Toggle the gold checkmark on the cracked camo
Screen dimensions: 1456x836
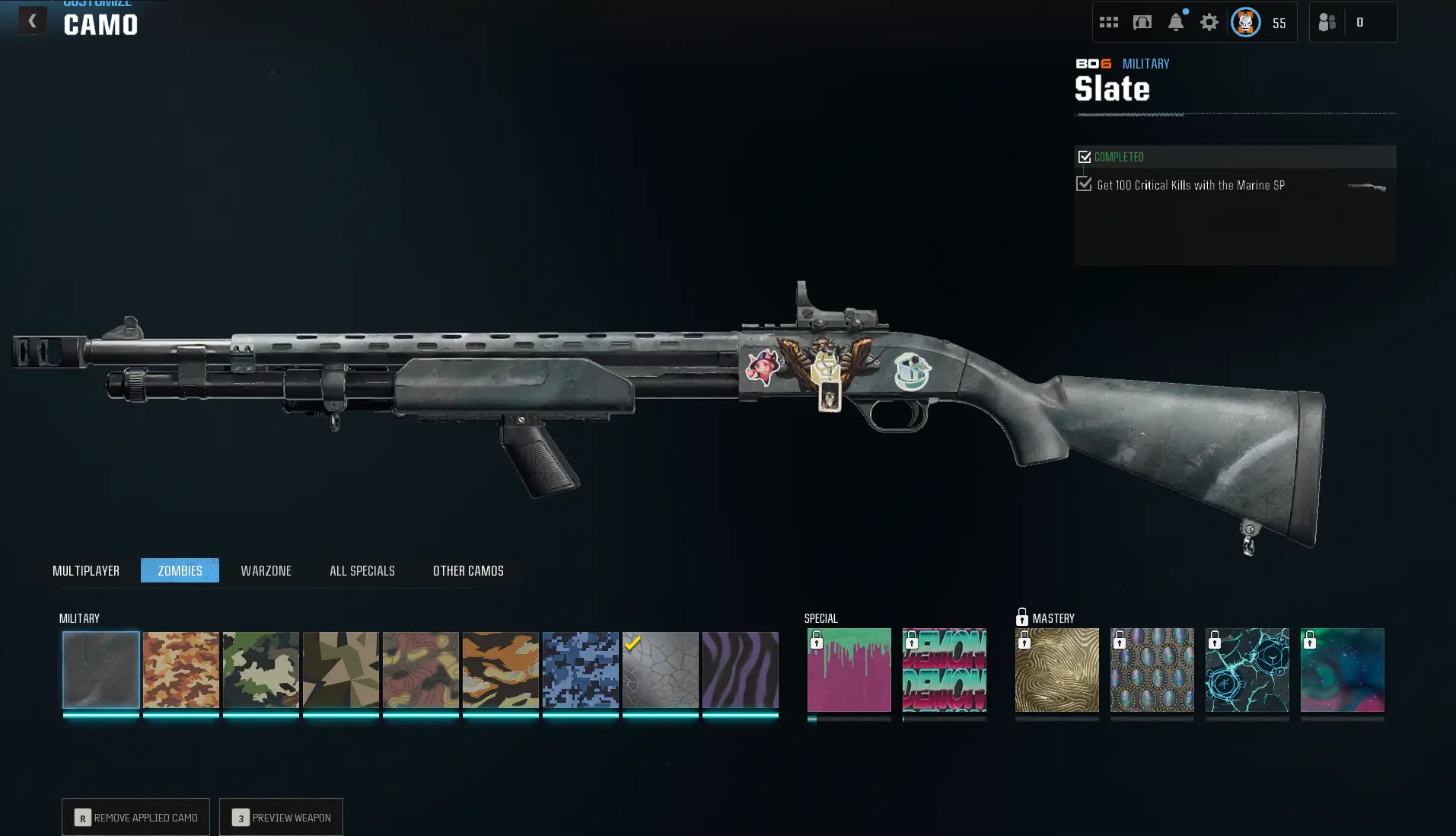(632, 643)
